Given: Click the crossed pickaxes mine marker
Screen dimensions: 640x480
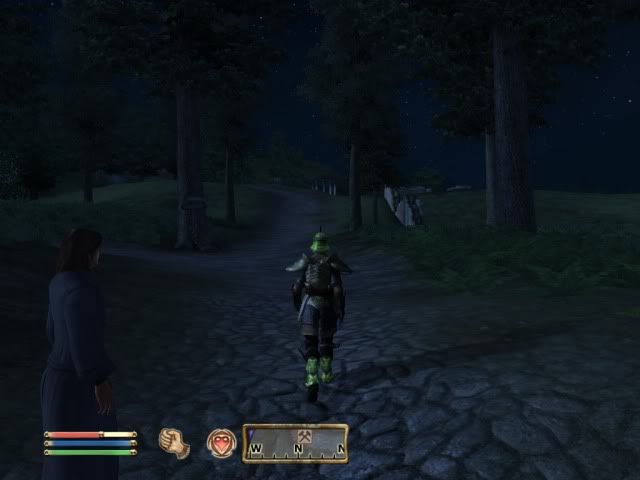Looking at the screenshot, I should coord(303,437).
